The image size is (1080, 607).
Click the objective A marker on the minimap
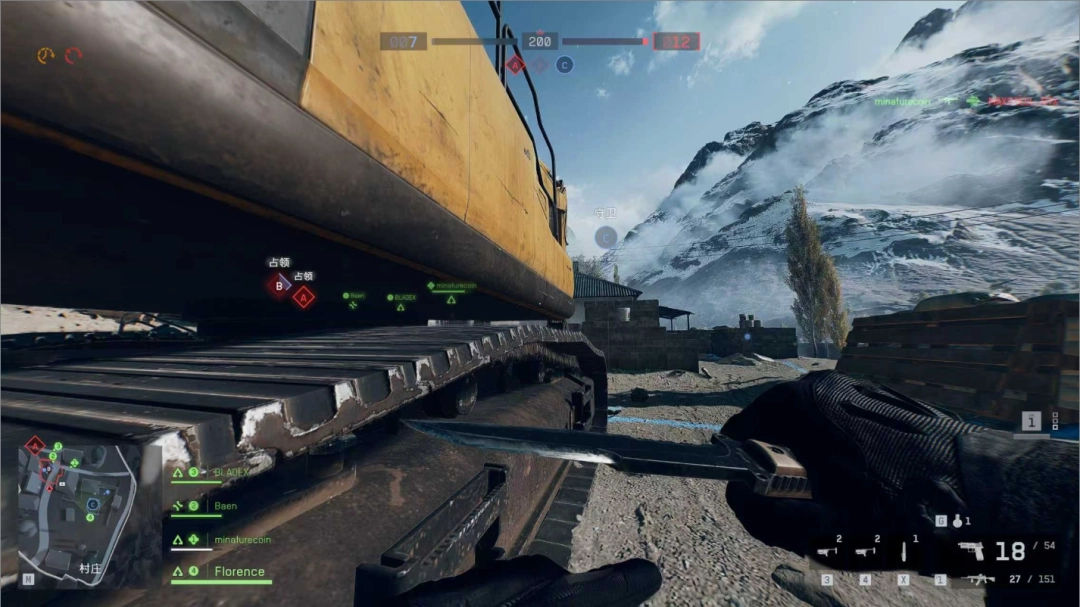(35, 446)
